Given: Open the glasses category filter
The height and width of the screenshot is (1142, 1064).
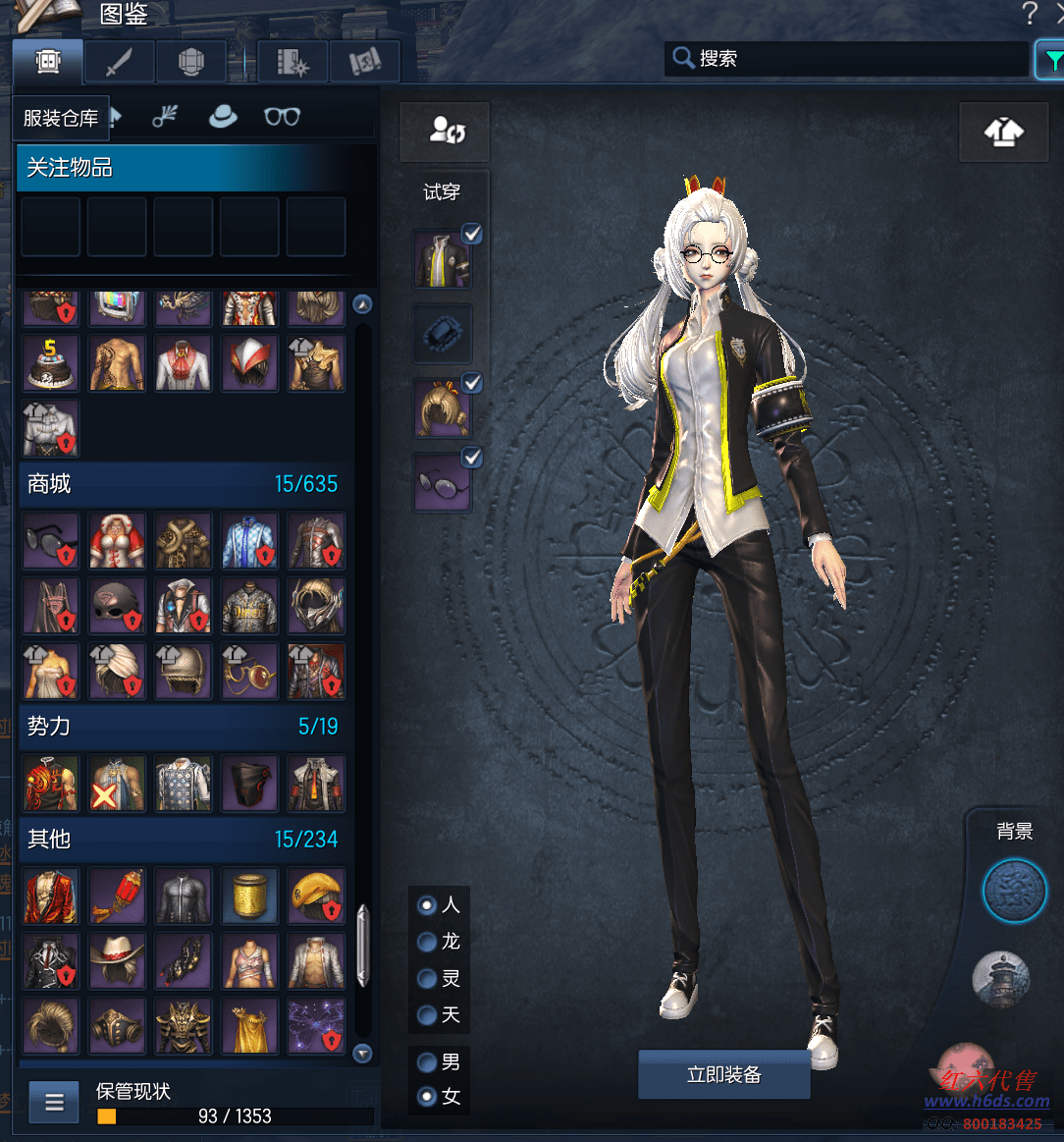Looking at the screenshot, I should 282,117.
